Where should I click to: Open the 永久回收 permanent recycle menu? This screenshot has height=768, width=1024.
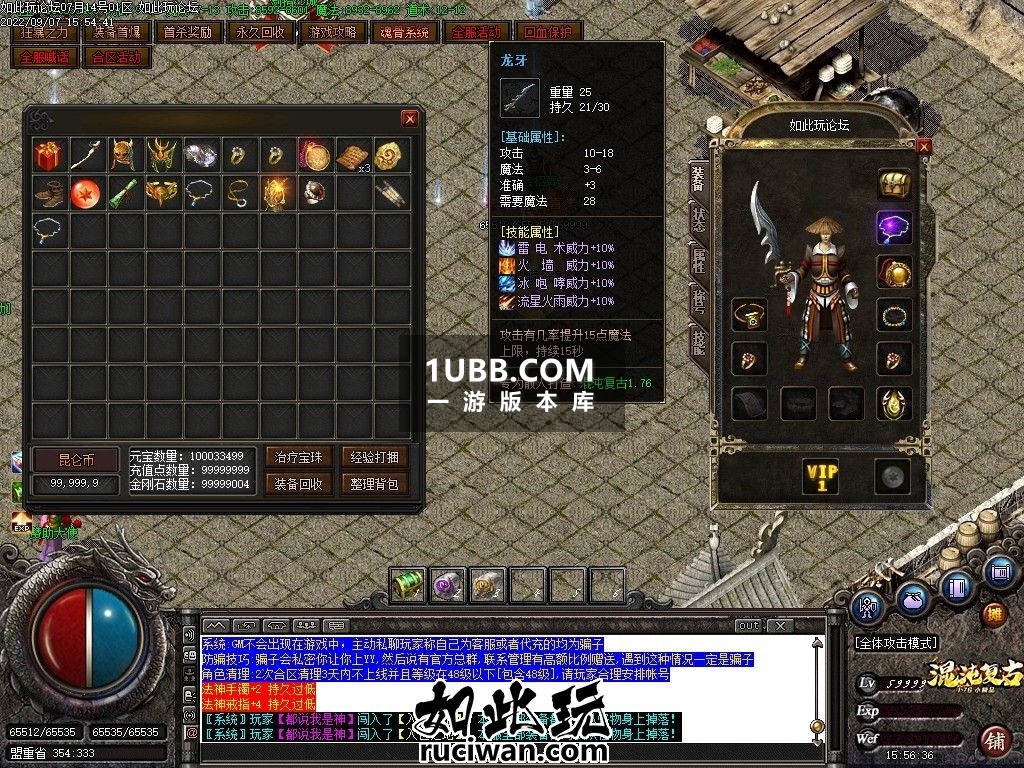pos(260,32)
